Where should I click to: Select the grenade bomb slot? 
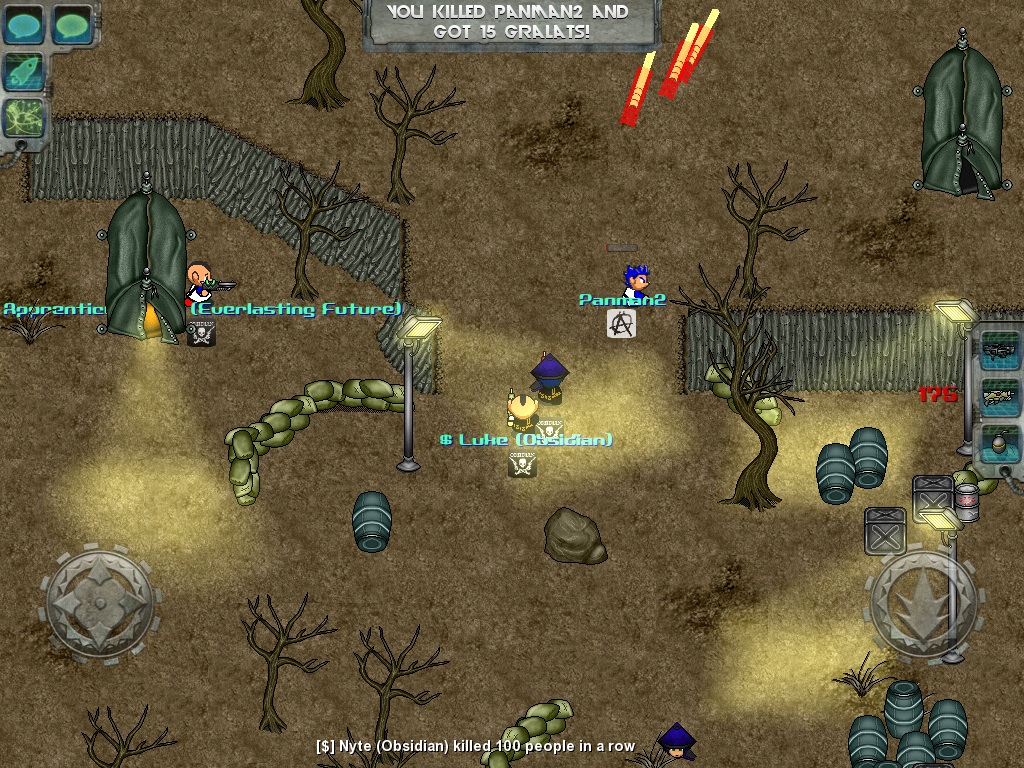click(998, 443)
